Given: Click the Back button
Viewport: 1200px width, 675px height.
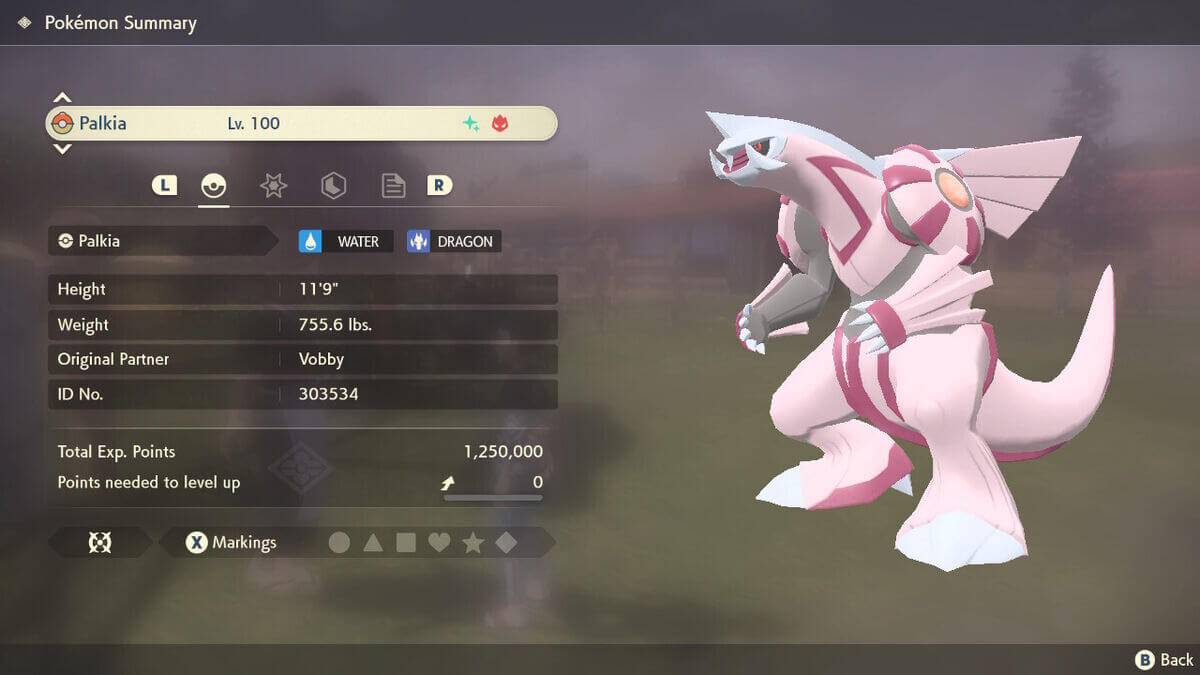Looking at the screenshot, I should coord(1164,659).
